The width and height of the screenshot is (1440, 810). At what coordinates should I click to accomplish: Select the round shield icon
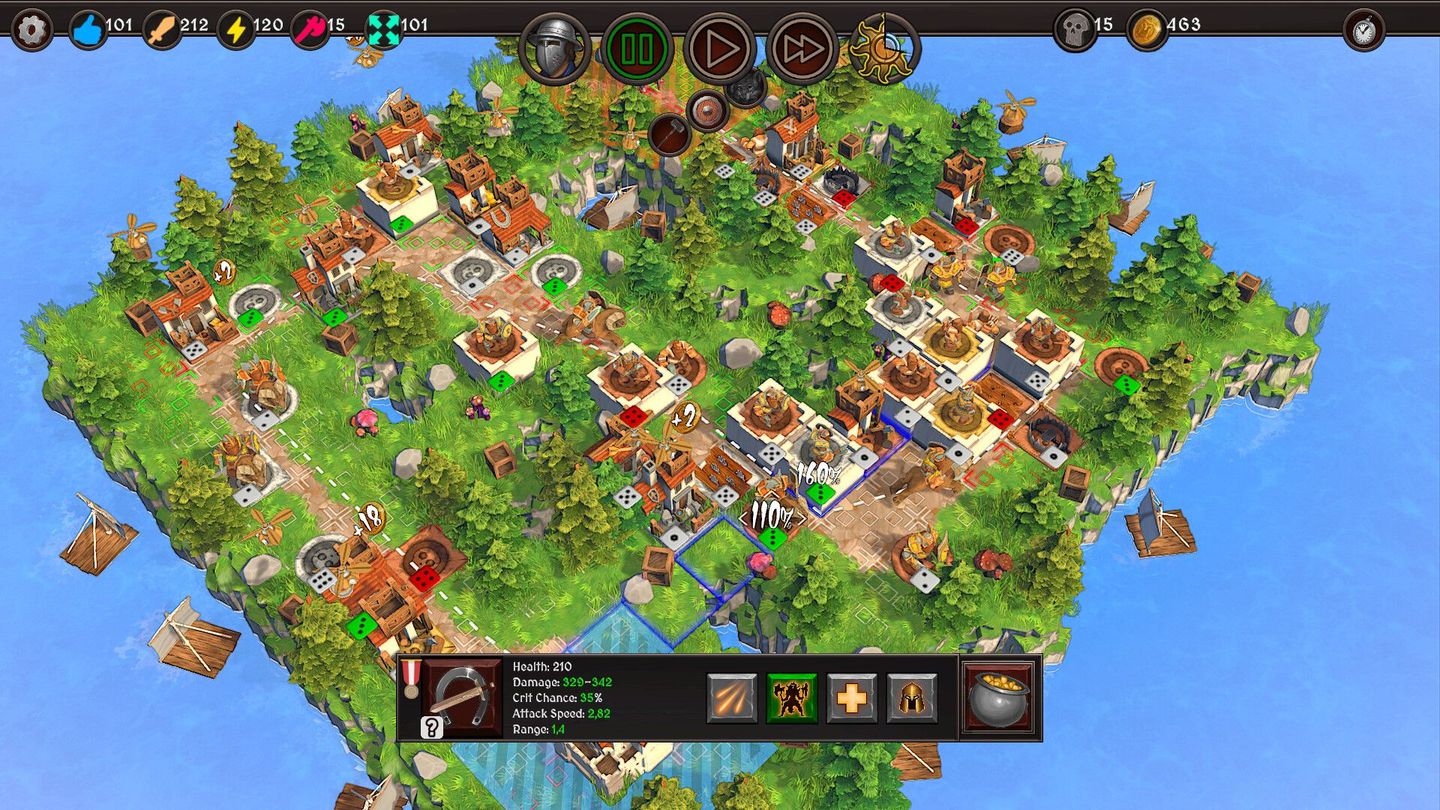coord(708,111)
